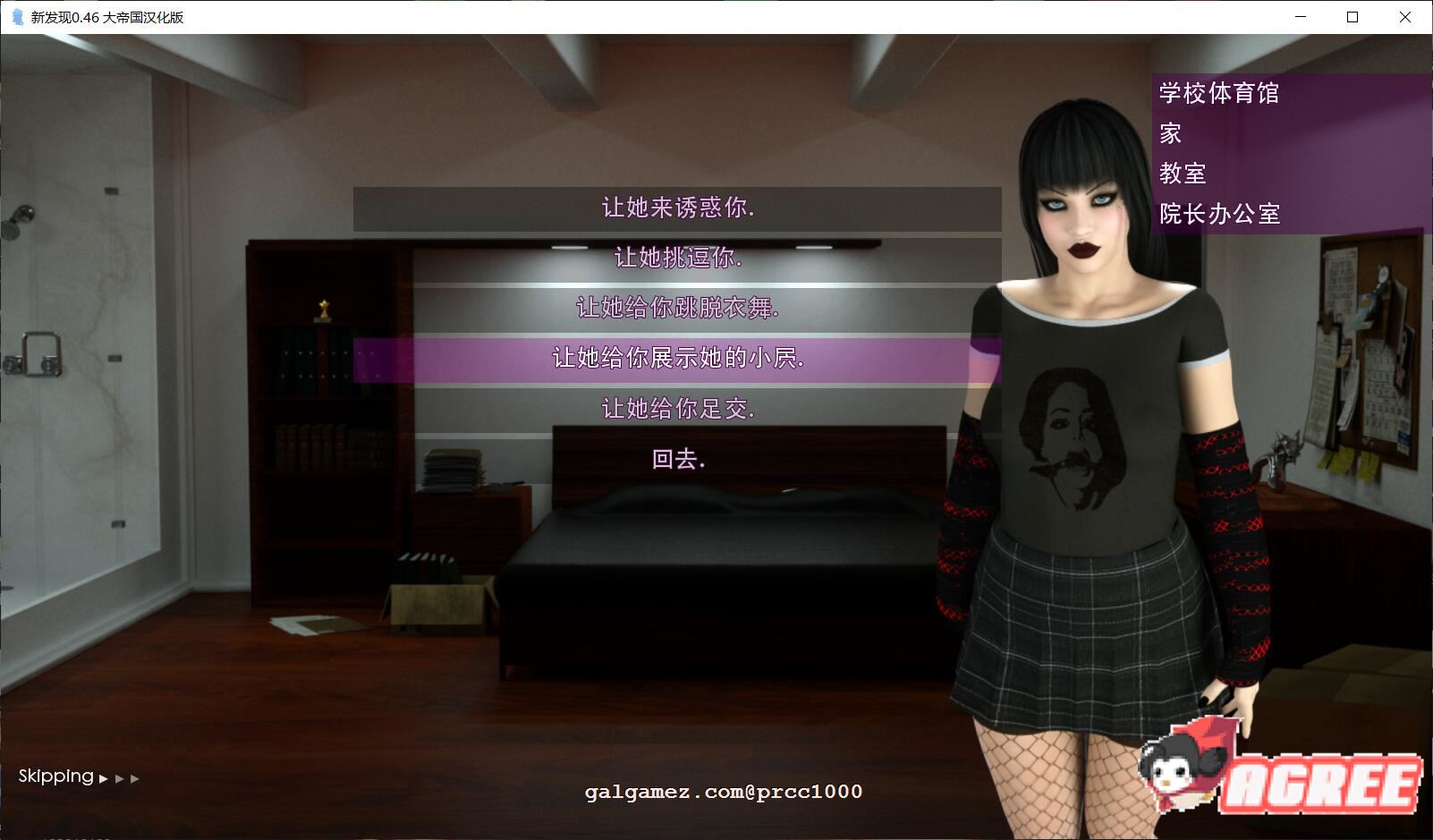
Task: Select the 学校体育馆 location option
Action: tap(1218, 93)
